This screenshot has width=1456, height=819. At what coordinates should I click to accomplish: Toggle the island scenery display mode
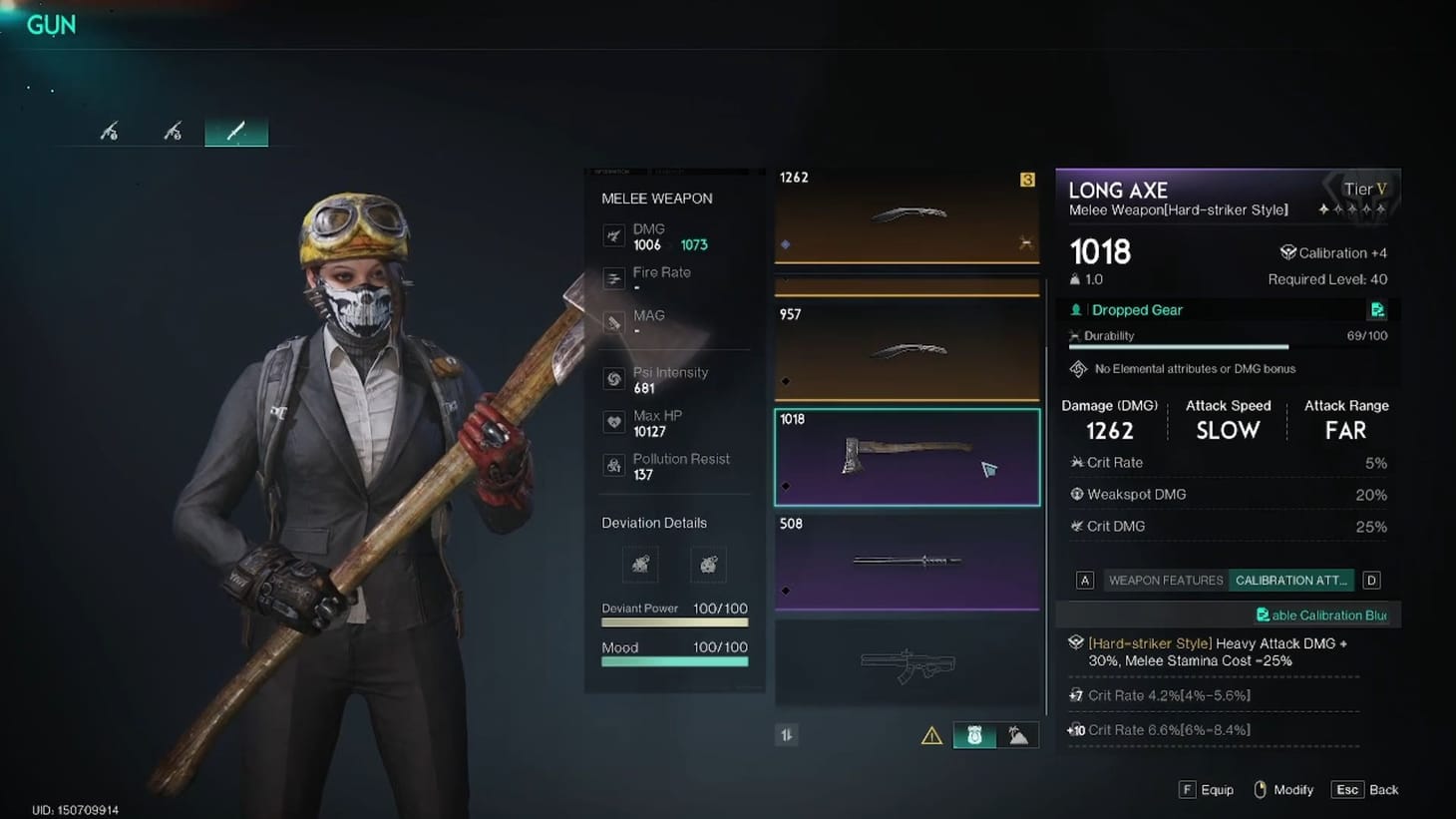[x=1019, y=735]
